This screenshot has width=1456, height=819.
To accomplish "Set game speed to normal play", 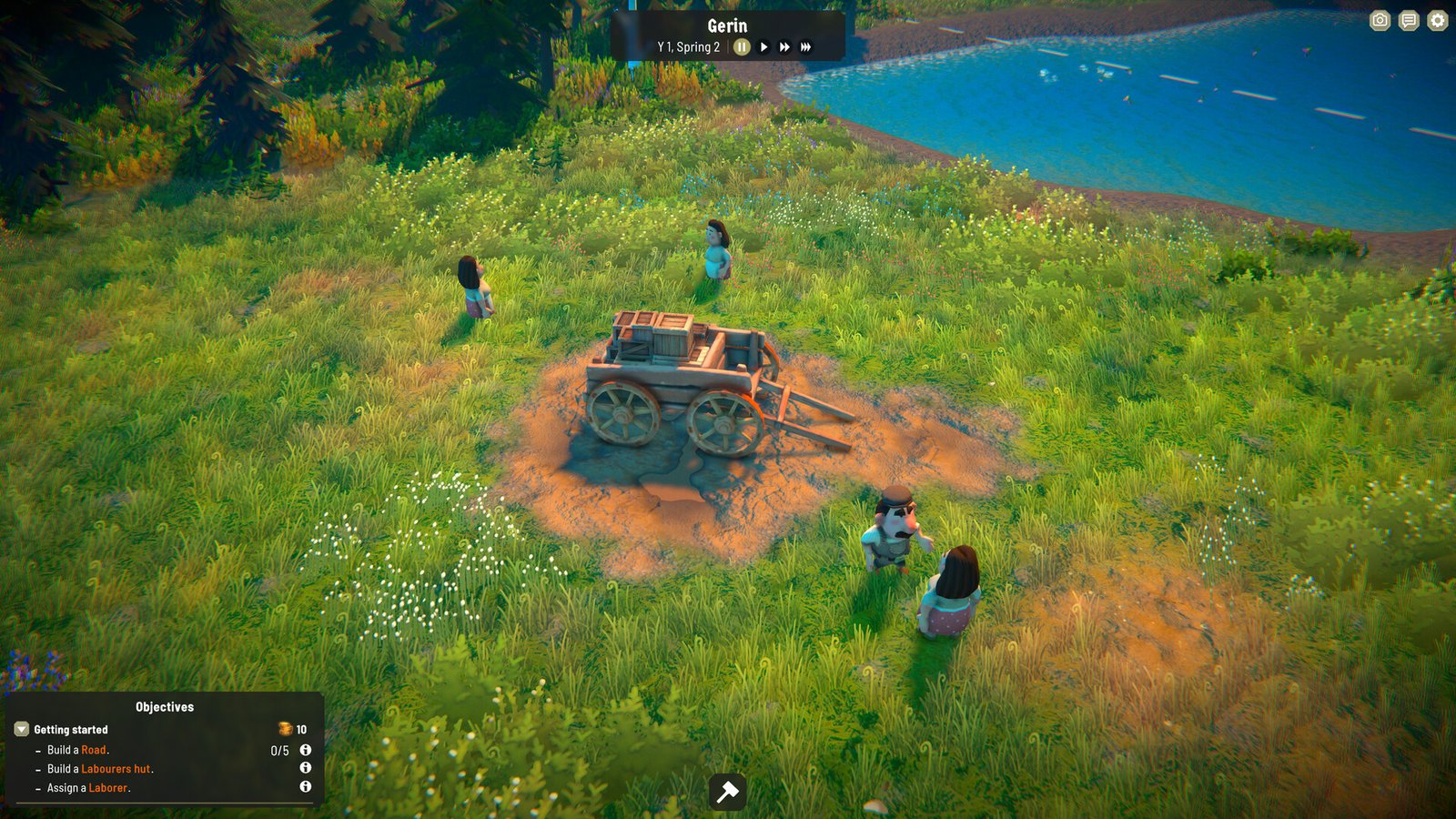I will pyautogui.click(x=764, y=47).
